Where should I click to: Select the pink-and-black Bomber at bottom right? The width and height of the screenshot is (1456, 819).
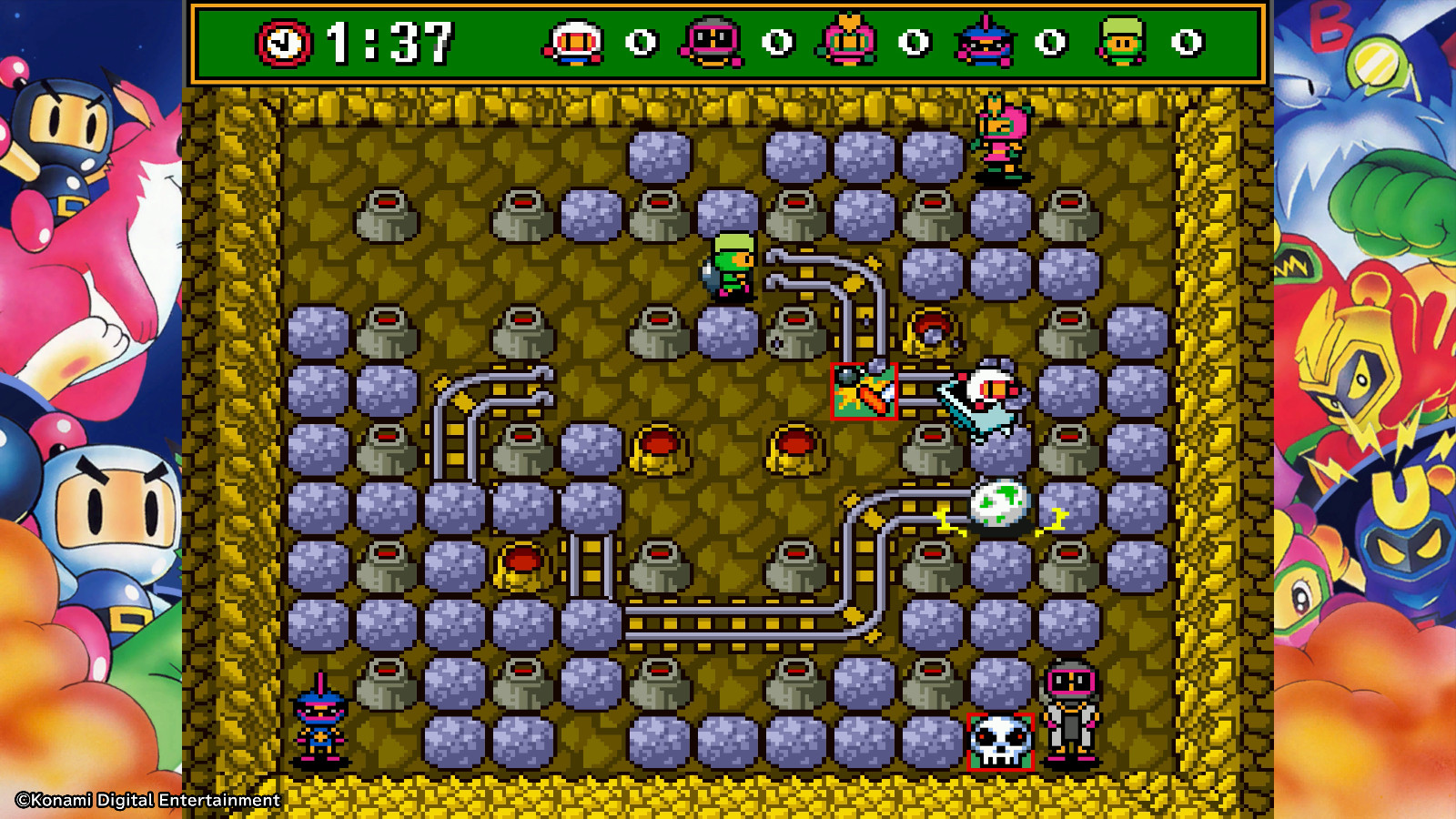pos(1070,719)
